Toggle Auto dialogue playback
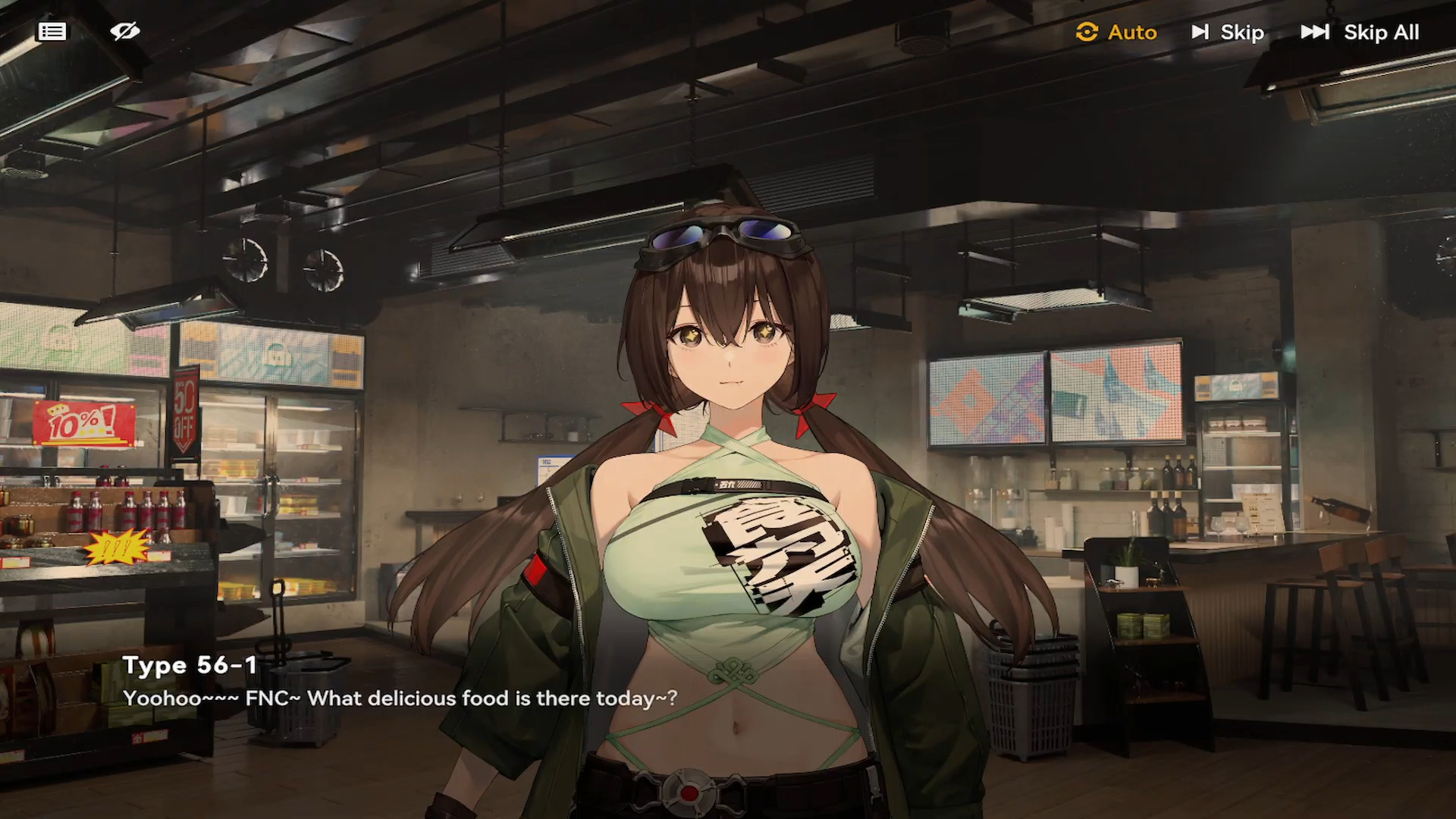The height and width of the screenshot is (819, 1456). coord(1116,33)
